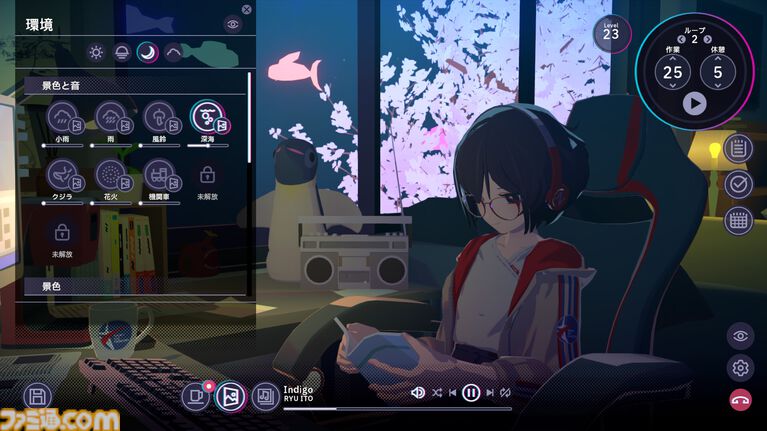Select the sun daytime option
Viewport: 767px width, 431px height.
[x=96, y=53]
